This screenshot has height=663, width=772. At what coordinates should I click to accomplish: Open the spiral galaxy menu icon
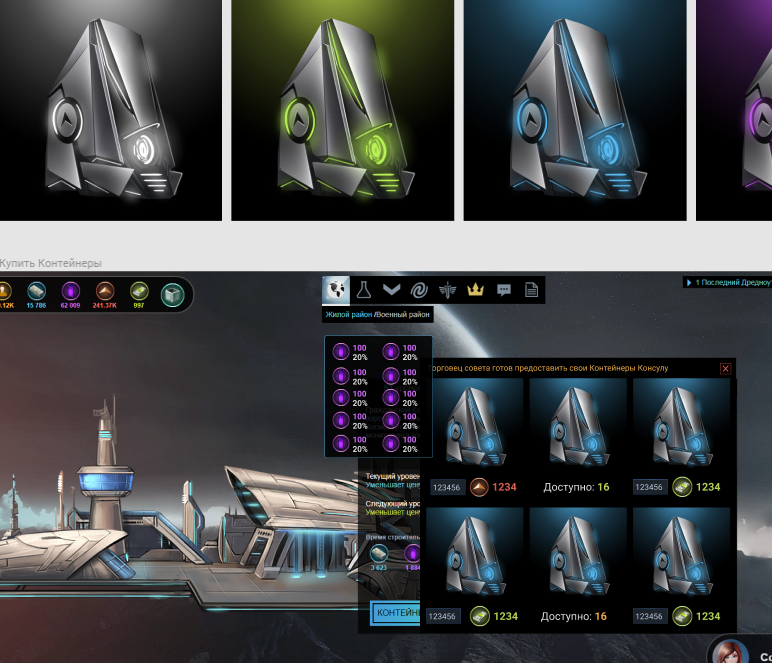coord(420,290)
